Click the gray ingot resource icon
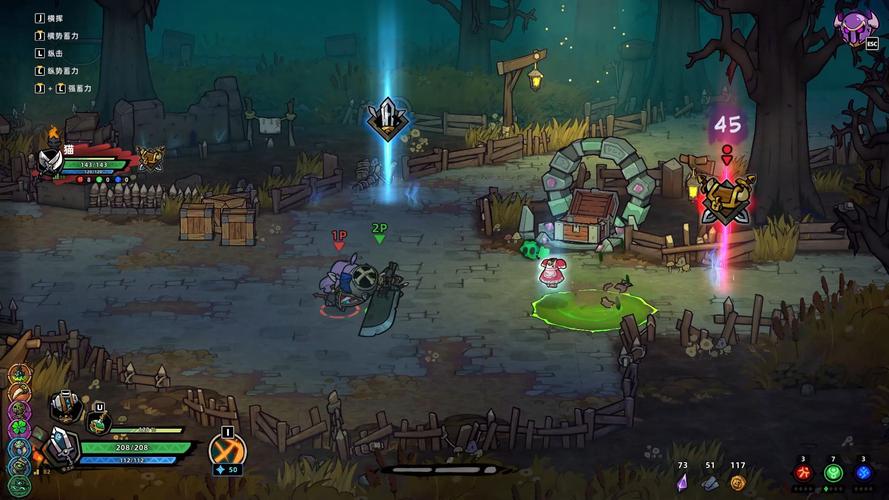 tap(710, 482)
